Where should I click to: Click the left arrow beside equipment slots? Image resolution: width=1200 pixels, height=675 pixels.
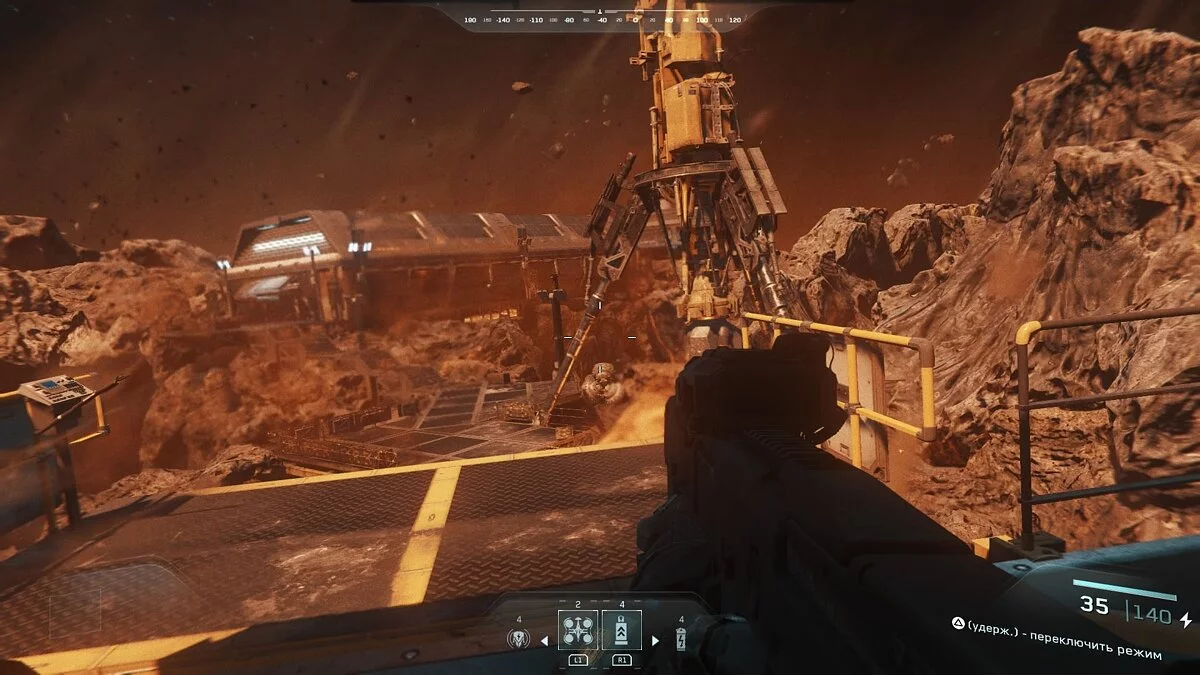pos(545,640)
